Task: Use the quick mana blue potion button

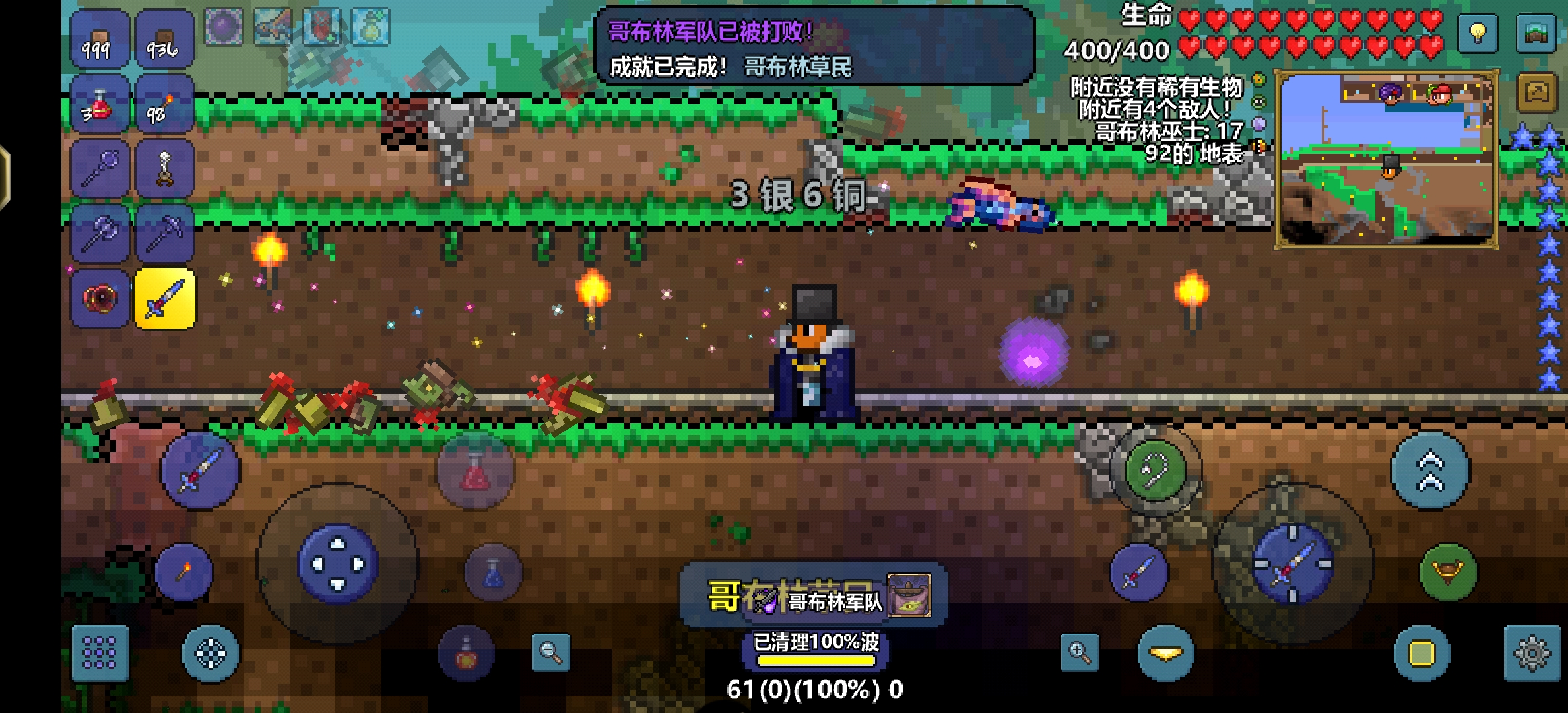Action: click(494, 573)
